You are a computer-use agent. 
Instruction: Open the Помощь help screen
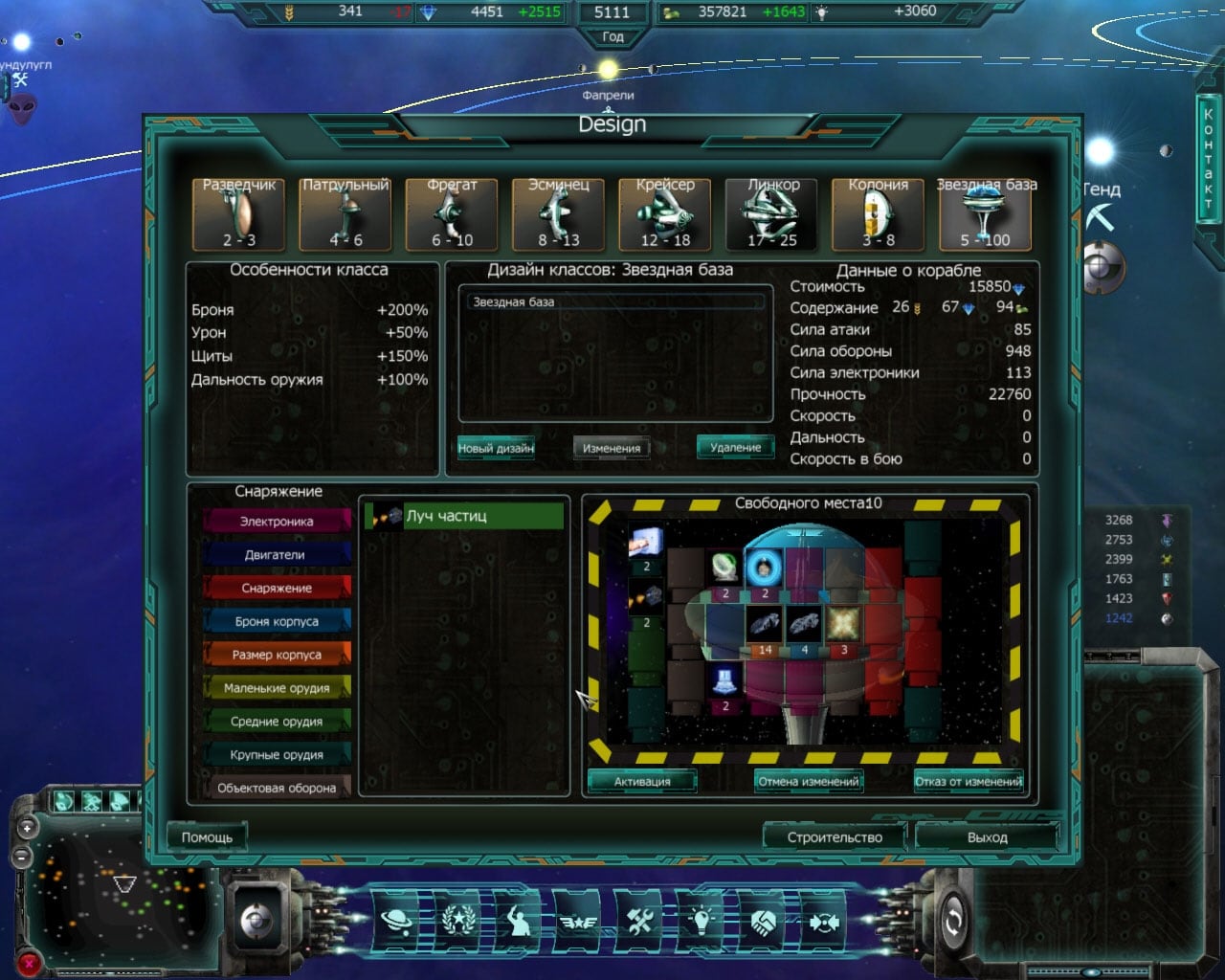pos(207,837)
